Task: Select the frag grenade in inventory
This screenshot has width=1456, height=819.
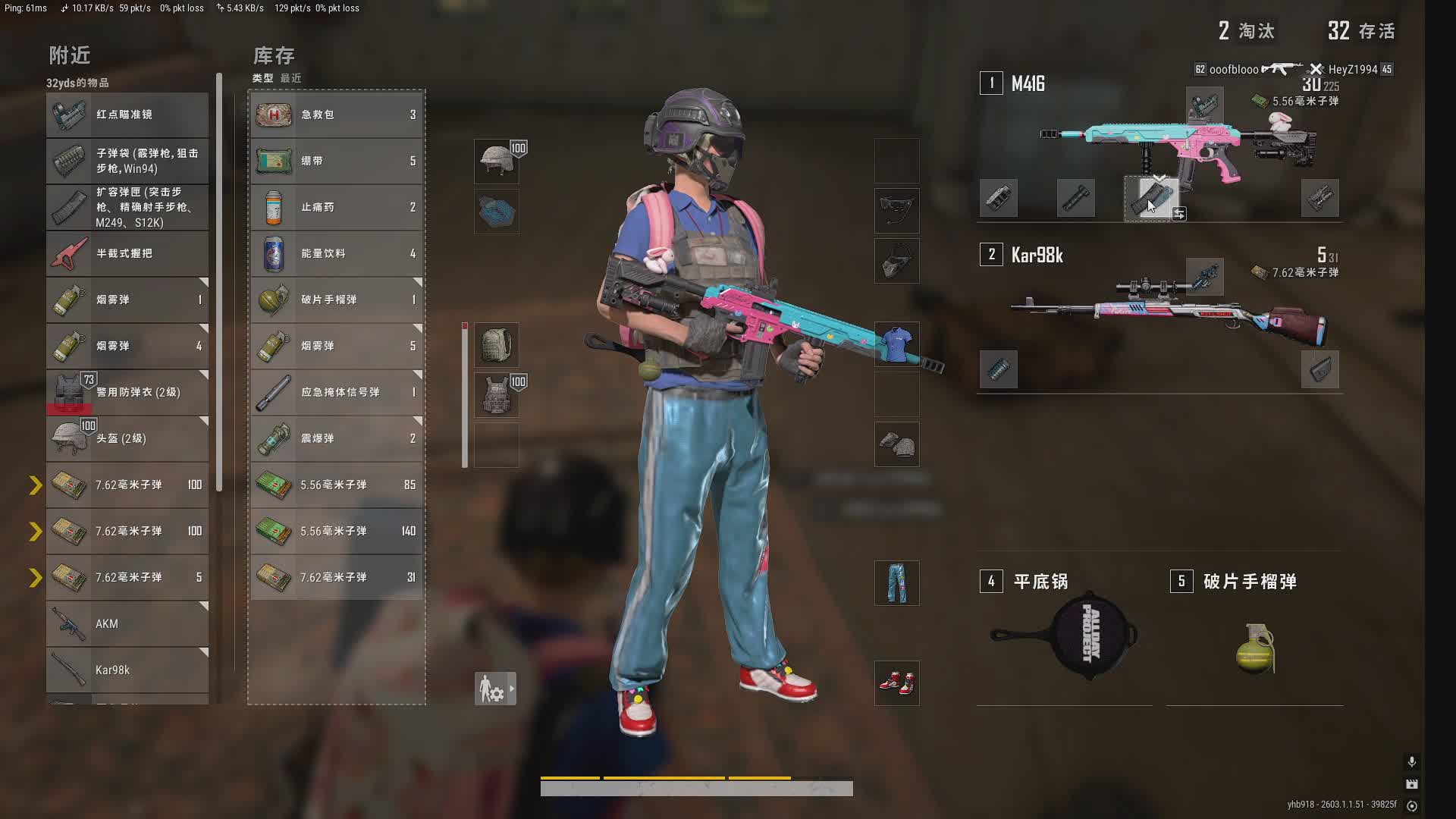Action: coord(336,300)
